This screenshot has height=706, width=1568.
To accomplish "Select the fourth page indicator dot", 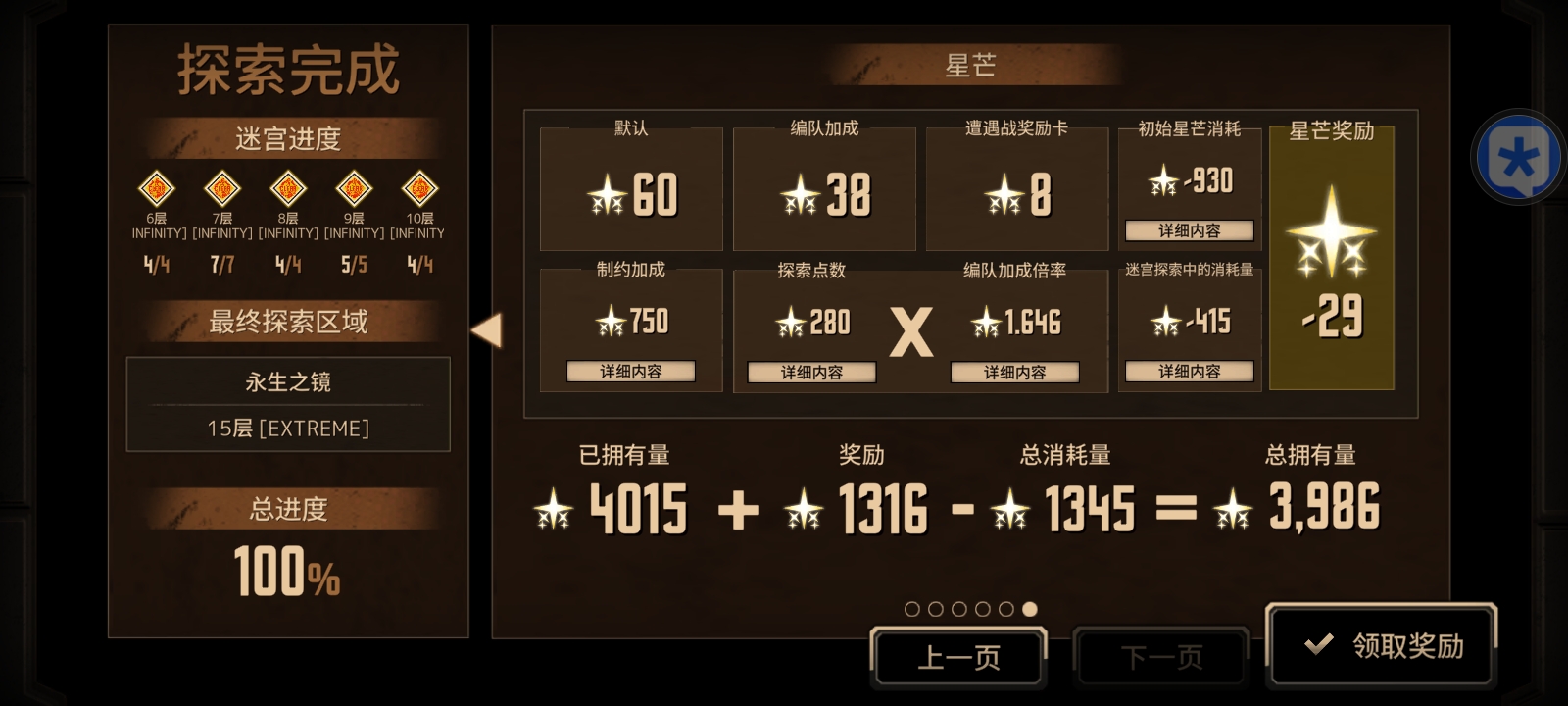I will click(x=982, y=608).
